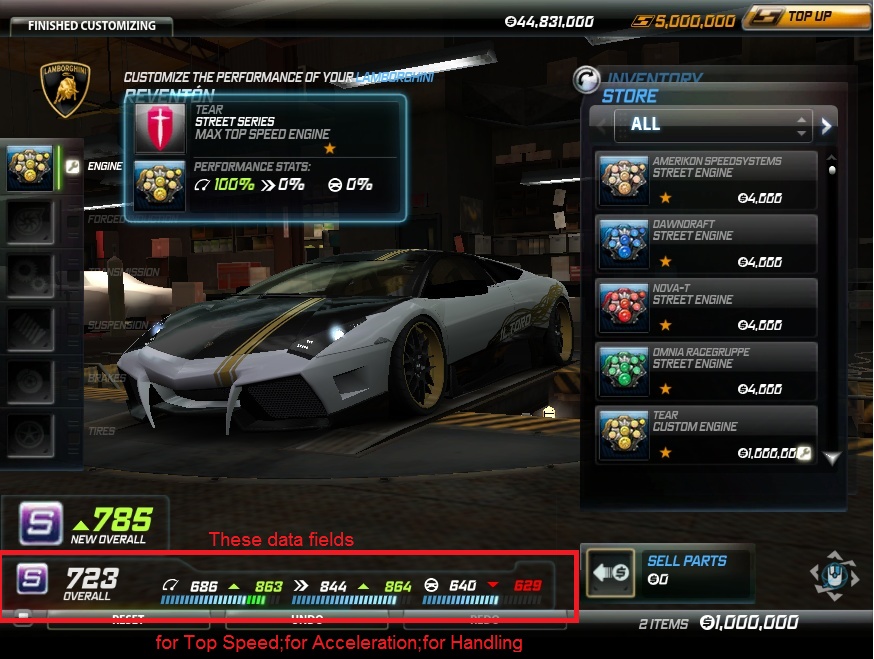This screenshot has height=659, width=874.
Task: Open the ALL parts filter dropdown
Action: click(711, 125)
